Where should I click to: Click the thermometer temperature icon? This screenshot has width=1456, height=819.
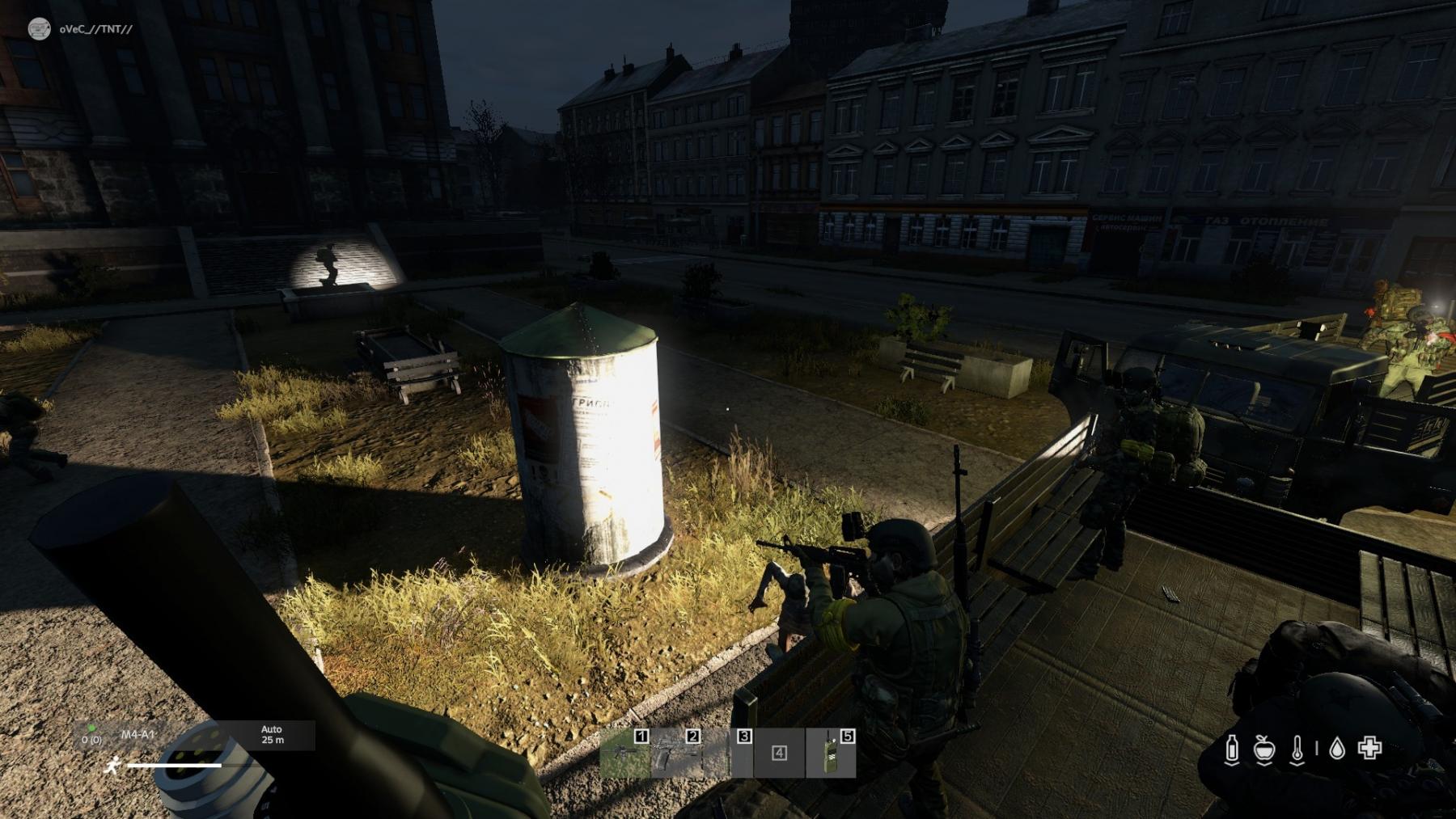point(1297,749)
